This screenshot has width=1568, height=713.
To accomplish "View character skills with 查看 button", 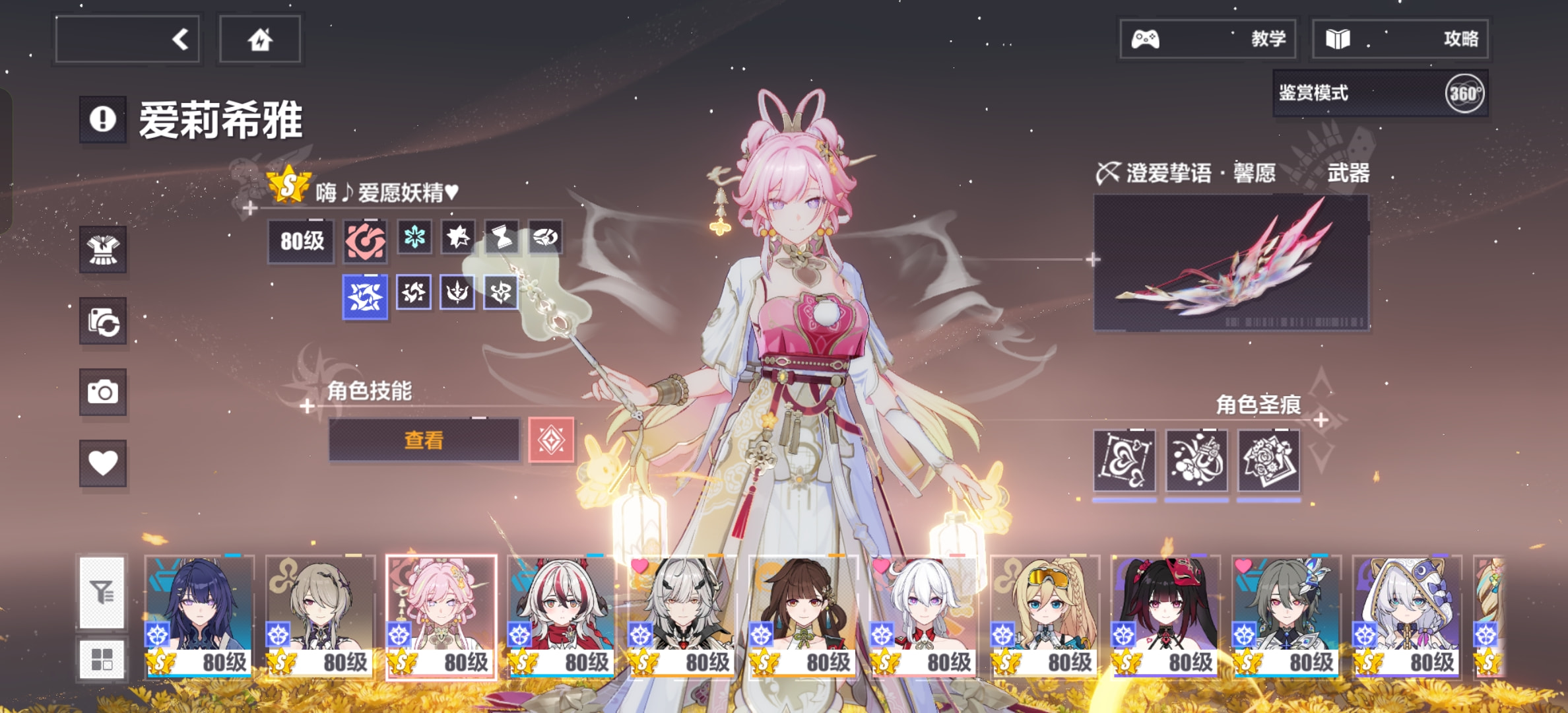I will point(424,440).
